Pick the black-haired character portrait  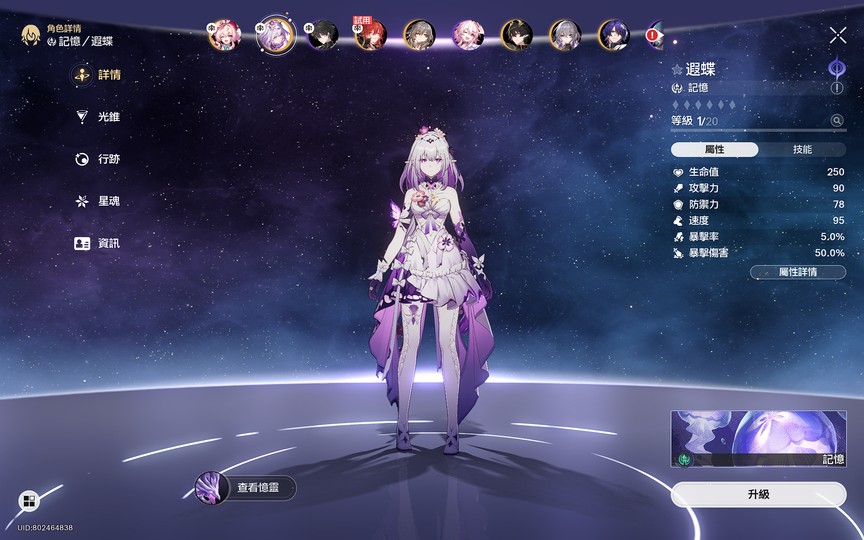[322, 36]
